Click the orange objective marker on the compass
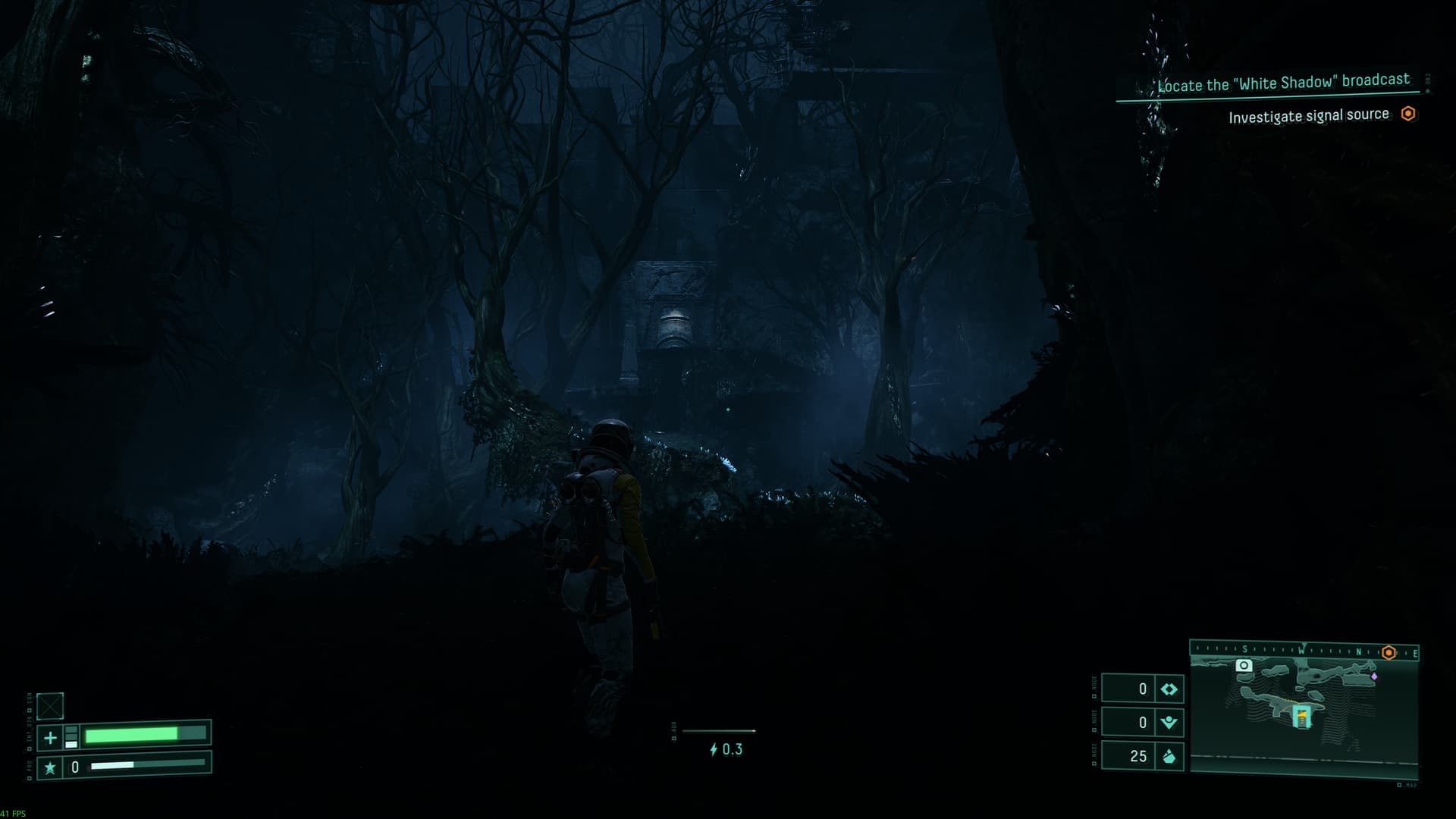The width and height of the screenshot is (1456, 819). pos(1389,652)
